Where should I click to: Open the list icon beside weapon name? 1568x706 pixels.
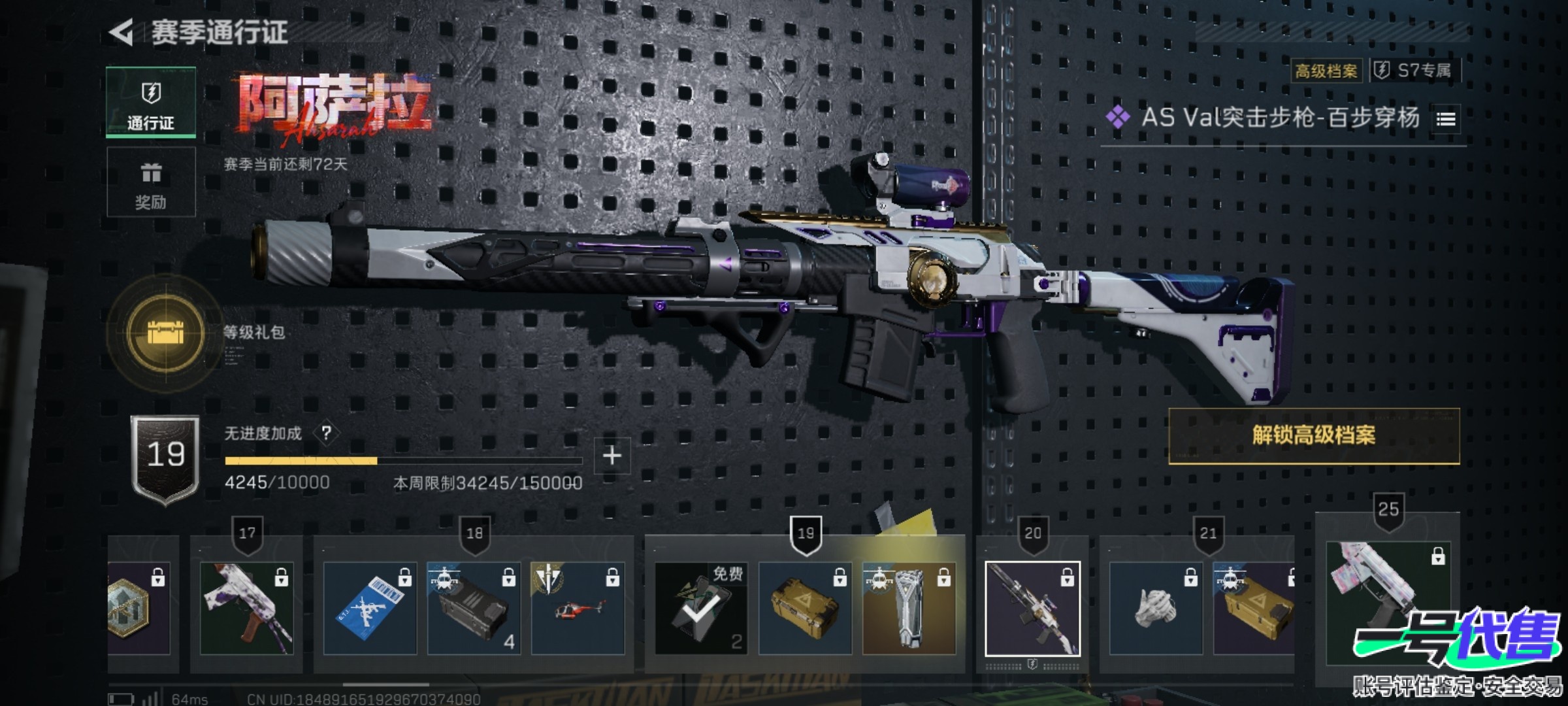pos(1446,119)
